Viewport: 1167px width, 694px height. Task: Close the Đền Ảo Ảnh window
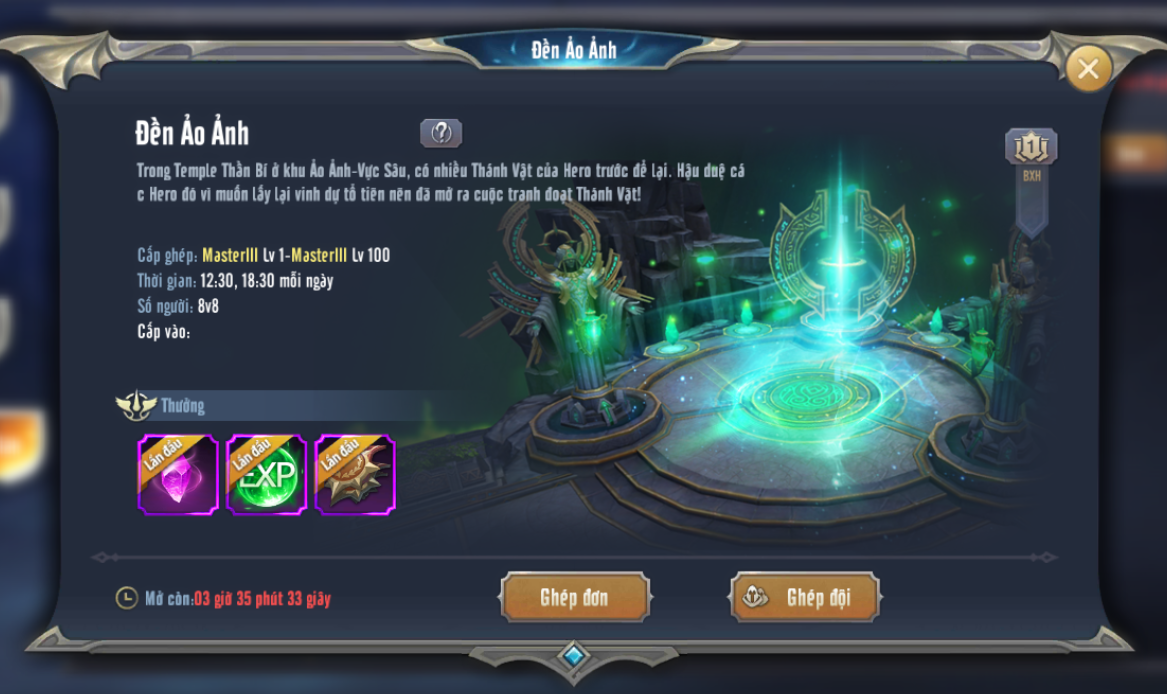pyautogui.click(x=1088, y=68)
